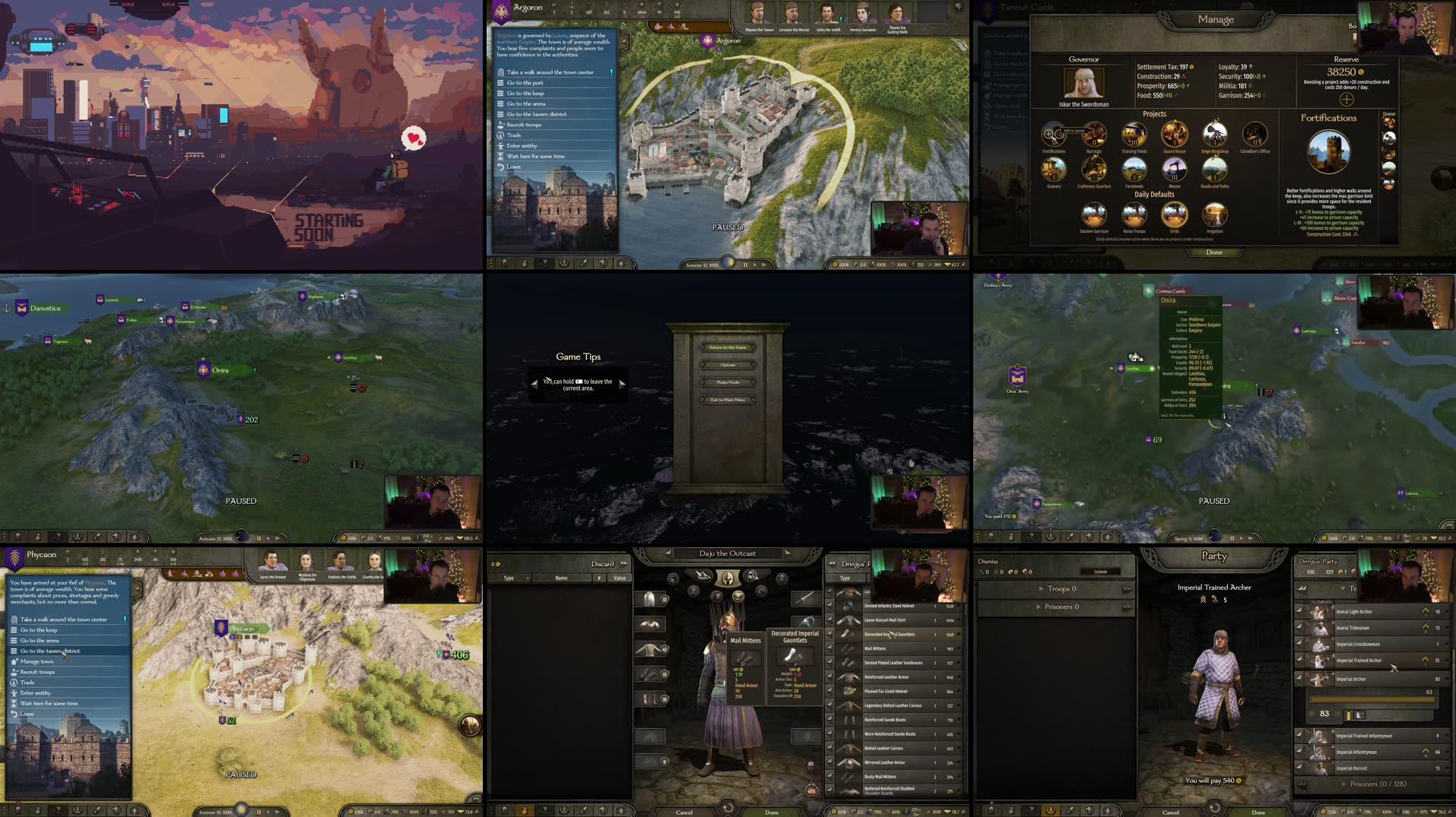Viewport: 1456px width, 817px height.
Task: Click Done on the Tamnuh Castle Manage screen
Action: [x=1214, y=252]
